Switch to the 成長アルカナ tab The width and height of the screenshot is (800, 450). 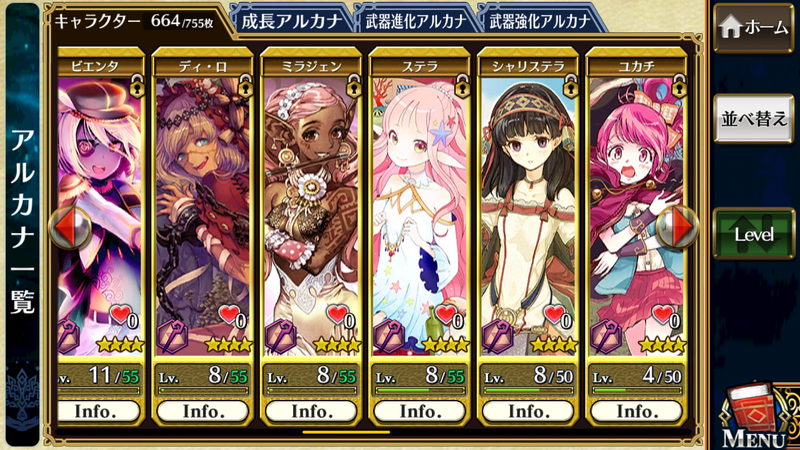[291, 18]
